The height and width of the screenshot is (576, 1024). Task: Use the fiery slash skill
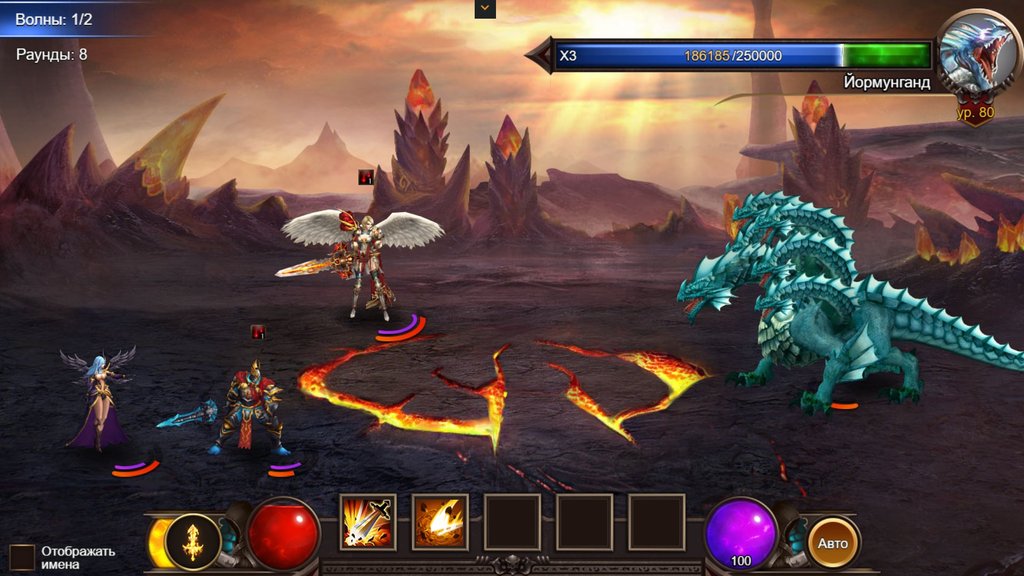tap(440, 522)
